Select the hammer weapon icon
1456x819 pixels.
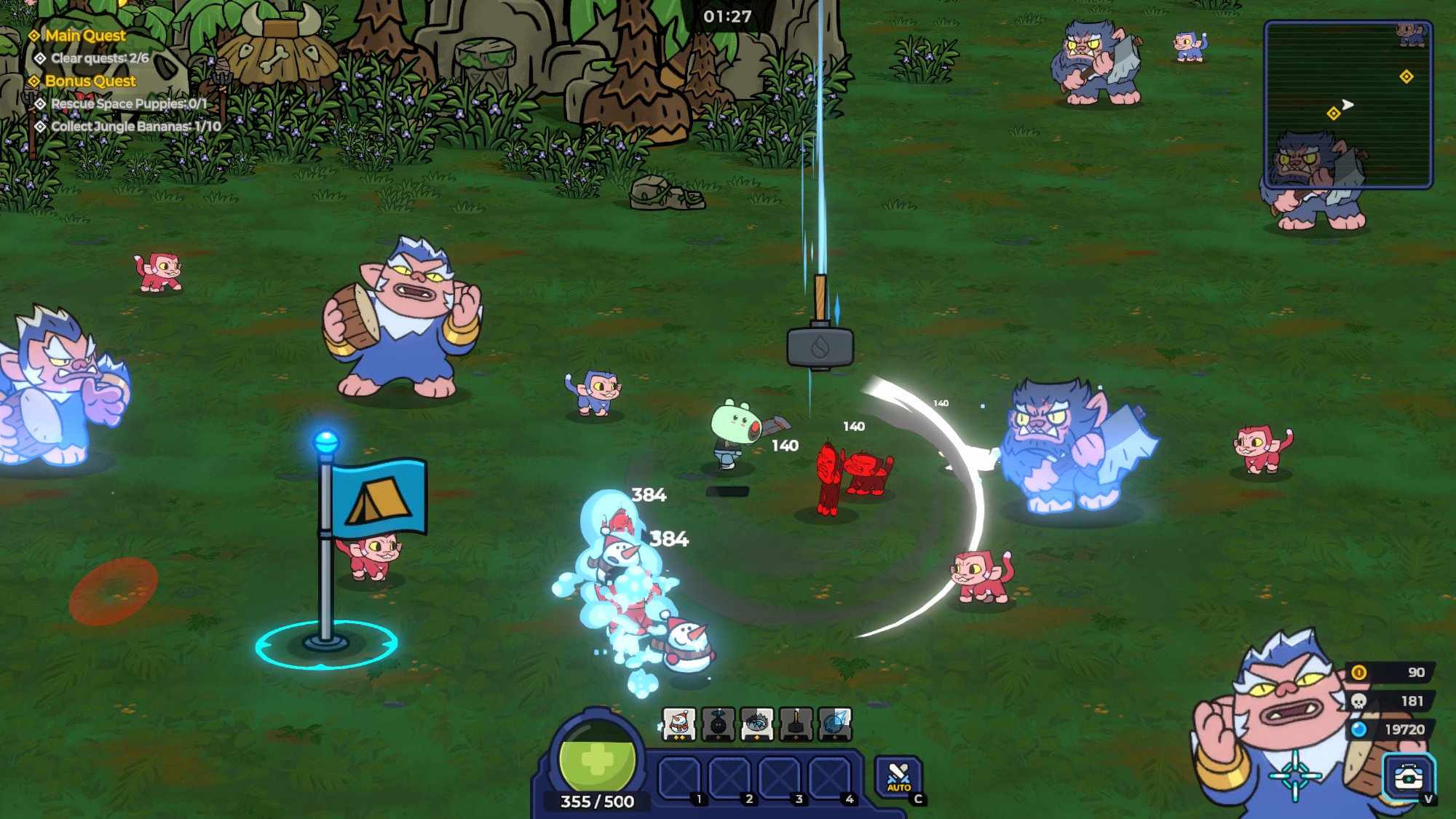pyautogui.click(x=796, y=724)
